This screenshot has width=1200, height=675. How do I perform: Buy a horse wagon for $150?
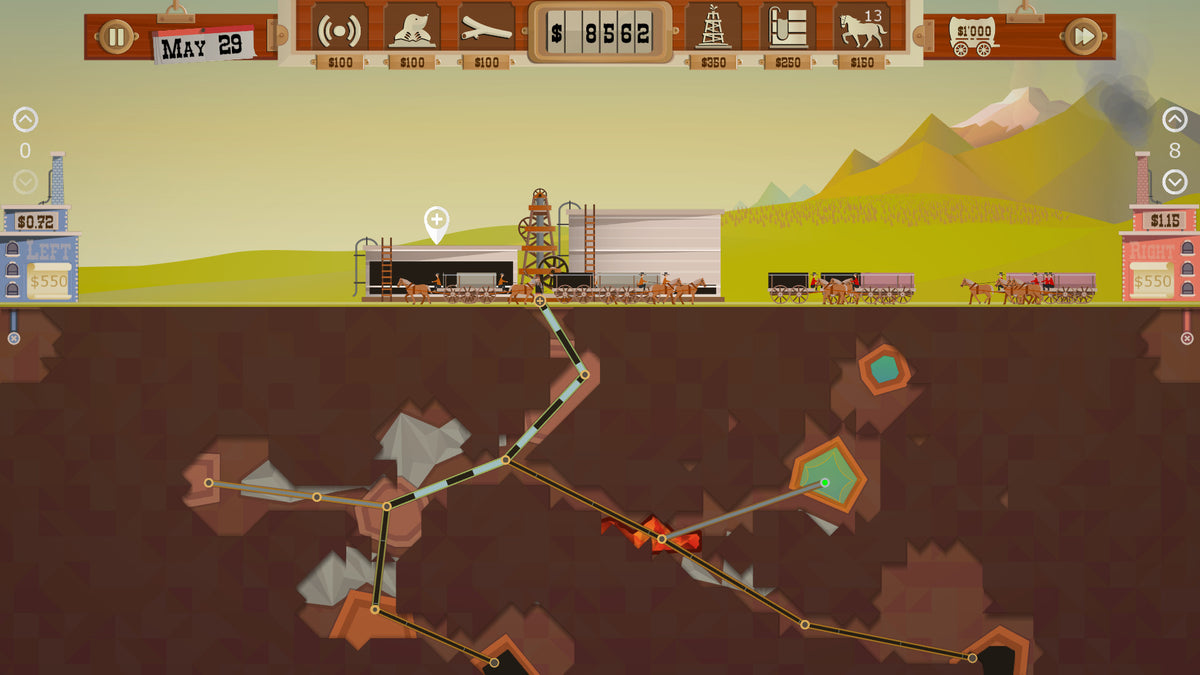[861, 29]
